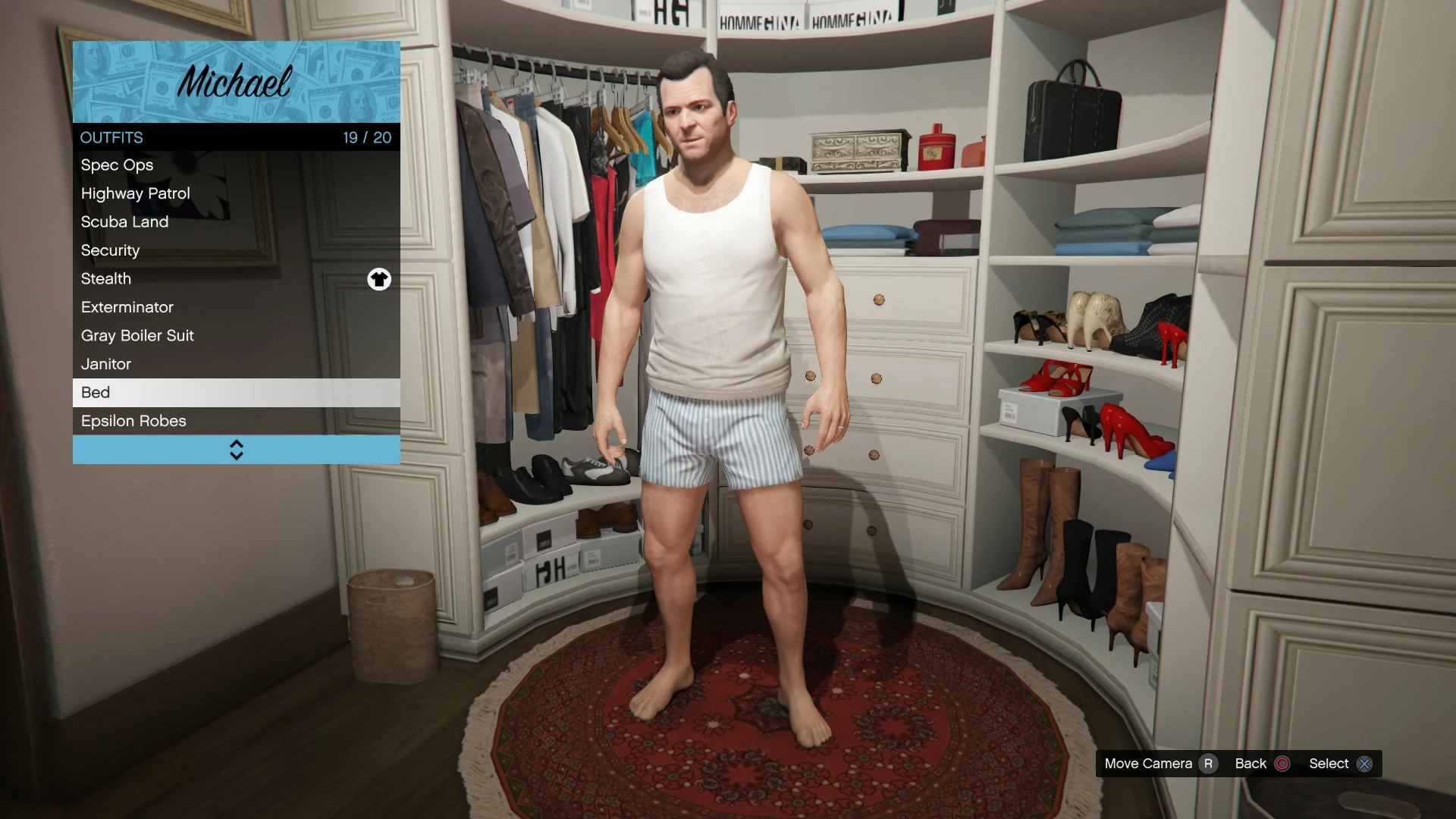Viewport: 1456px width, 819px height.
Task: Click the down scroll arrow on blue bar
Action: tap(236, 455)
